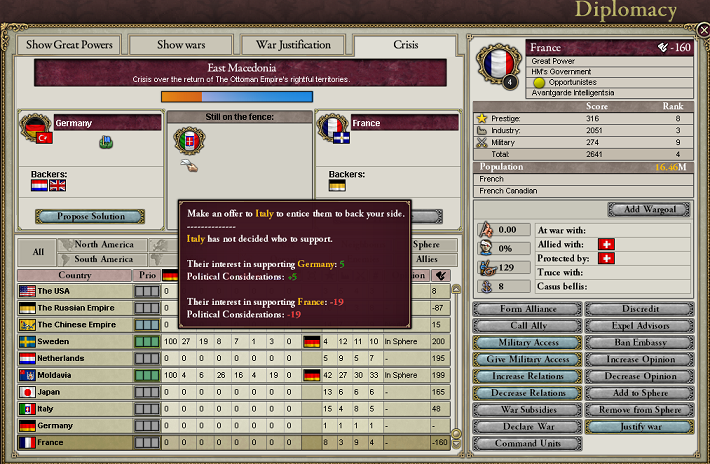This screenshot has height=464, width=710.
Task: Click the Propose Solution button
Action: tap(92, 216)
